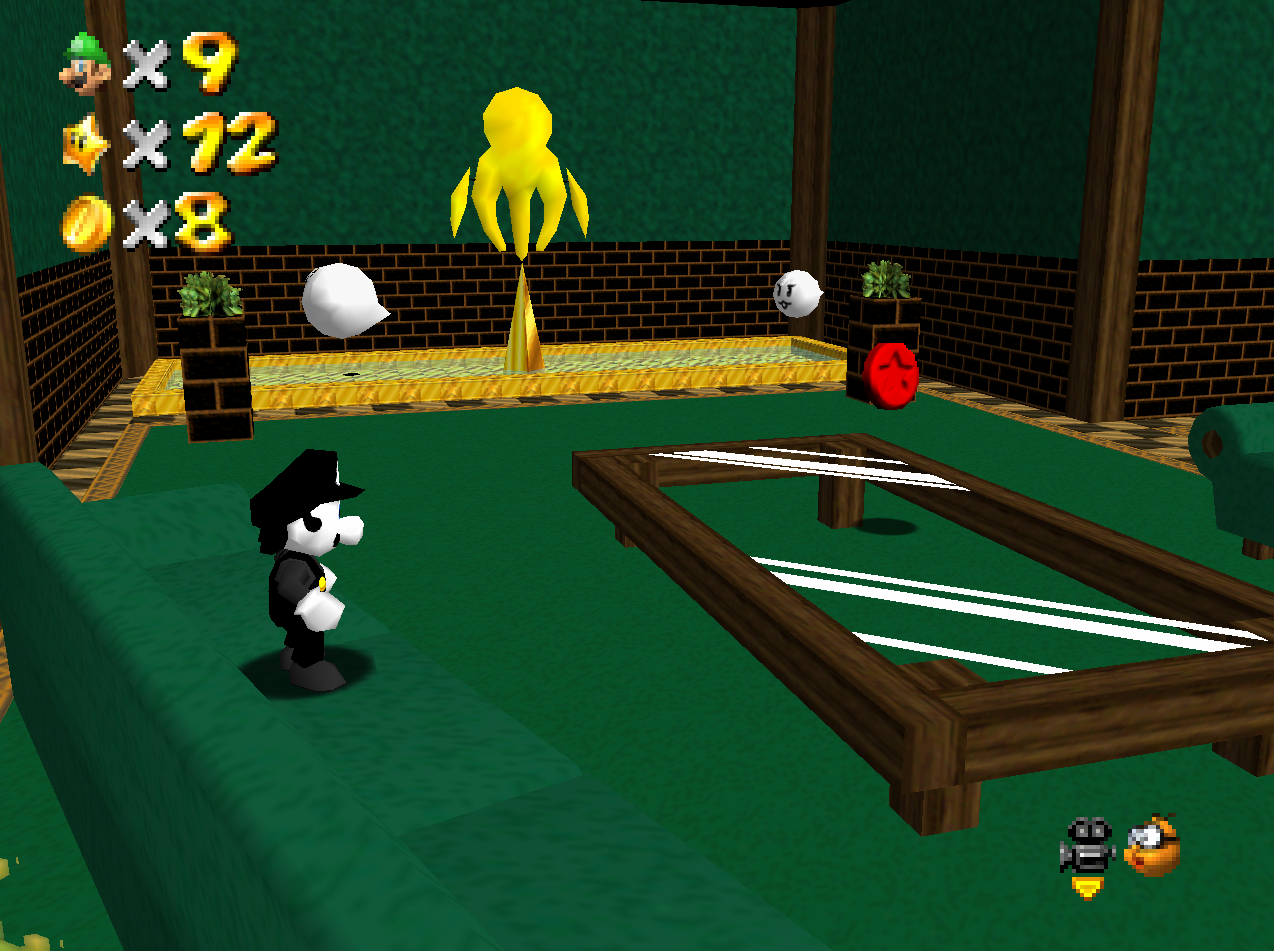This screenshot has width=1274, height=951.
Task: Click the camera mode icon
Action: point(1087,847)
